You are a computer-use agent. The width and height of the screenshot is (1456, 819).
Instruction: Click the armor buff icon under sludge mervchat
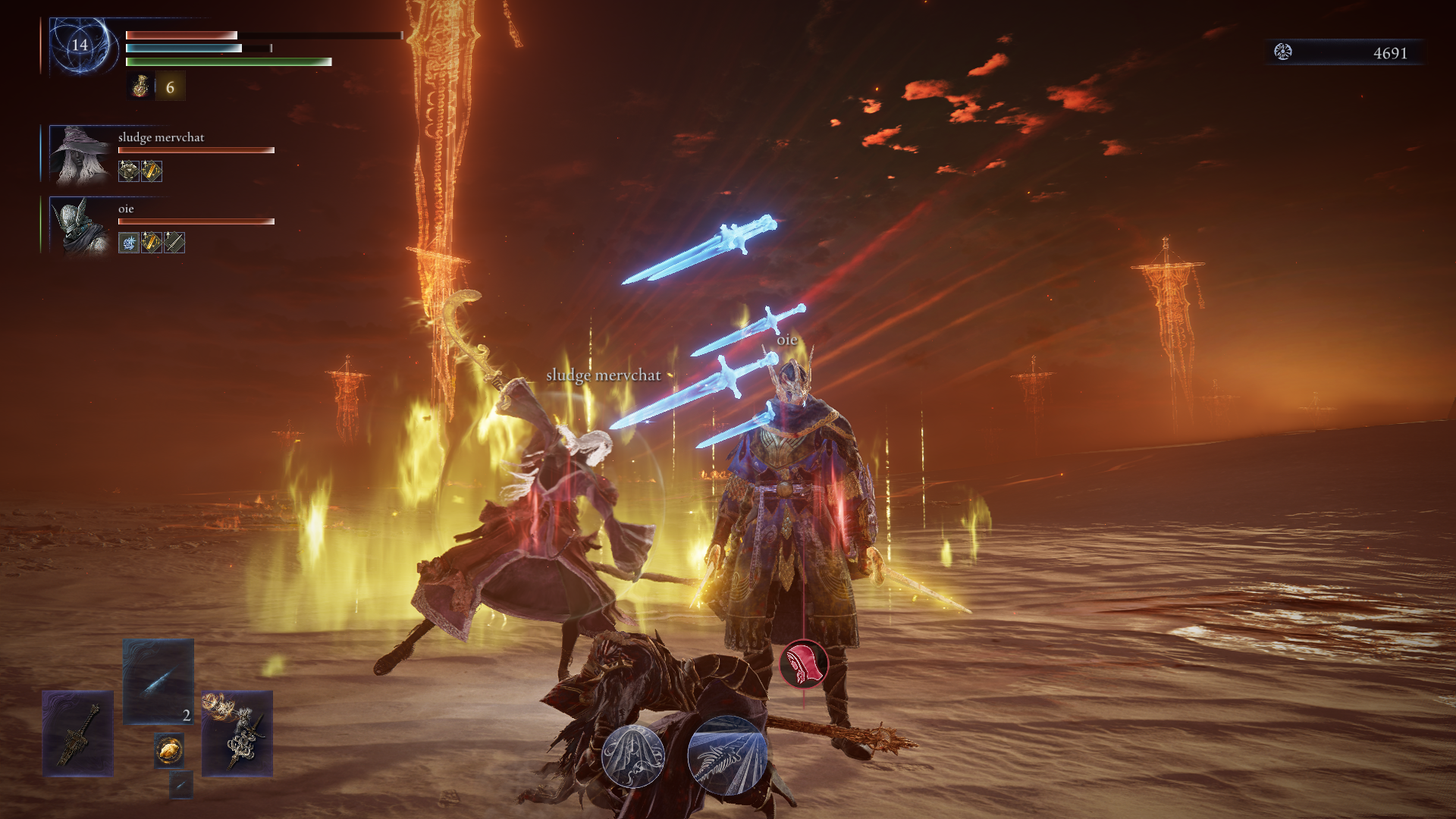pos(129,171)
